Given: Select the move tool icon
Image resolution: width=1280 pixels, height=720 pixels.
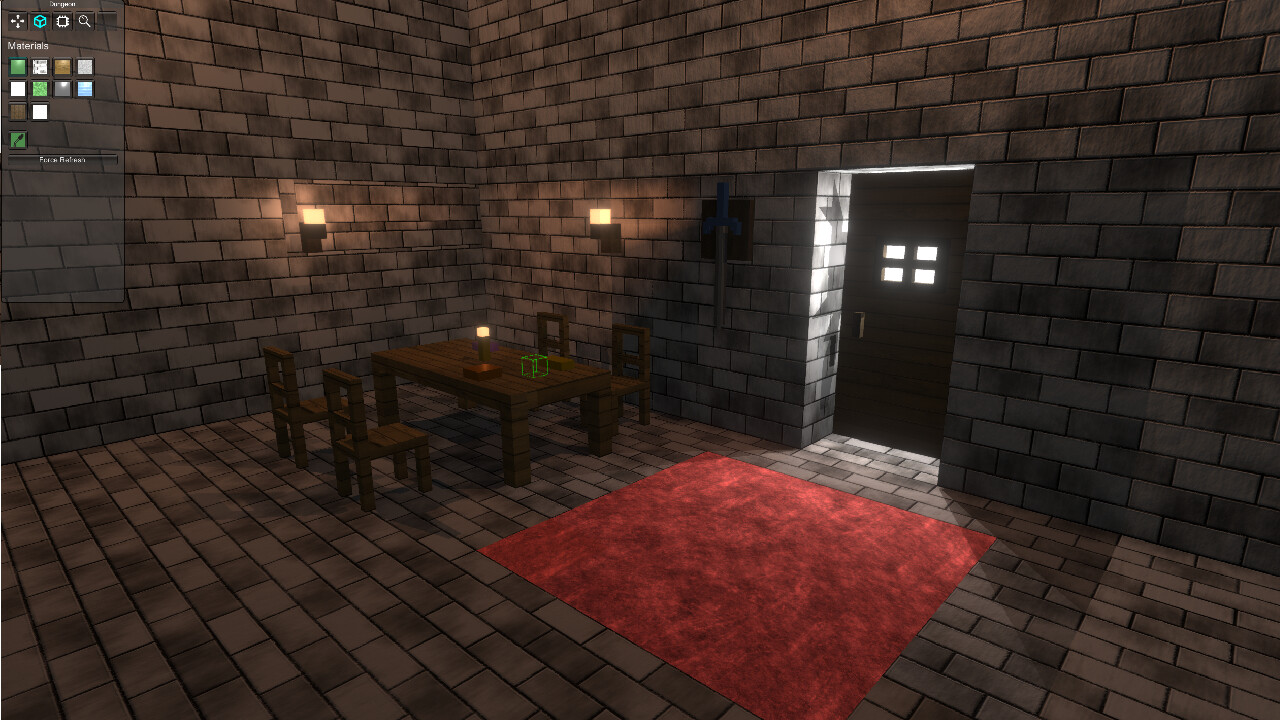Looking at the screenshot, I should click(18, 20).
